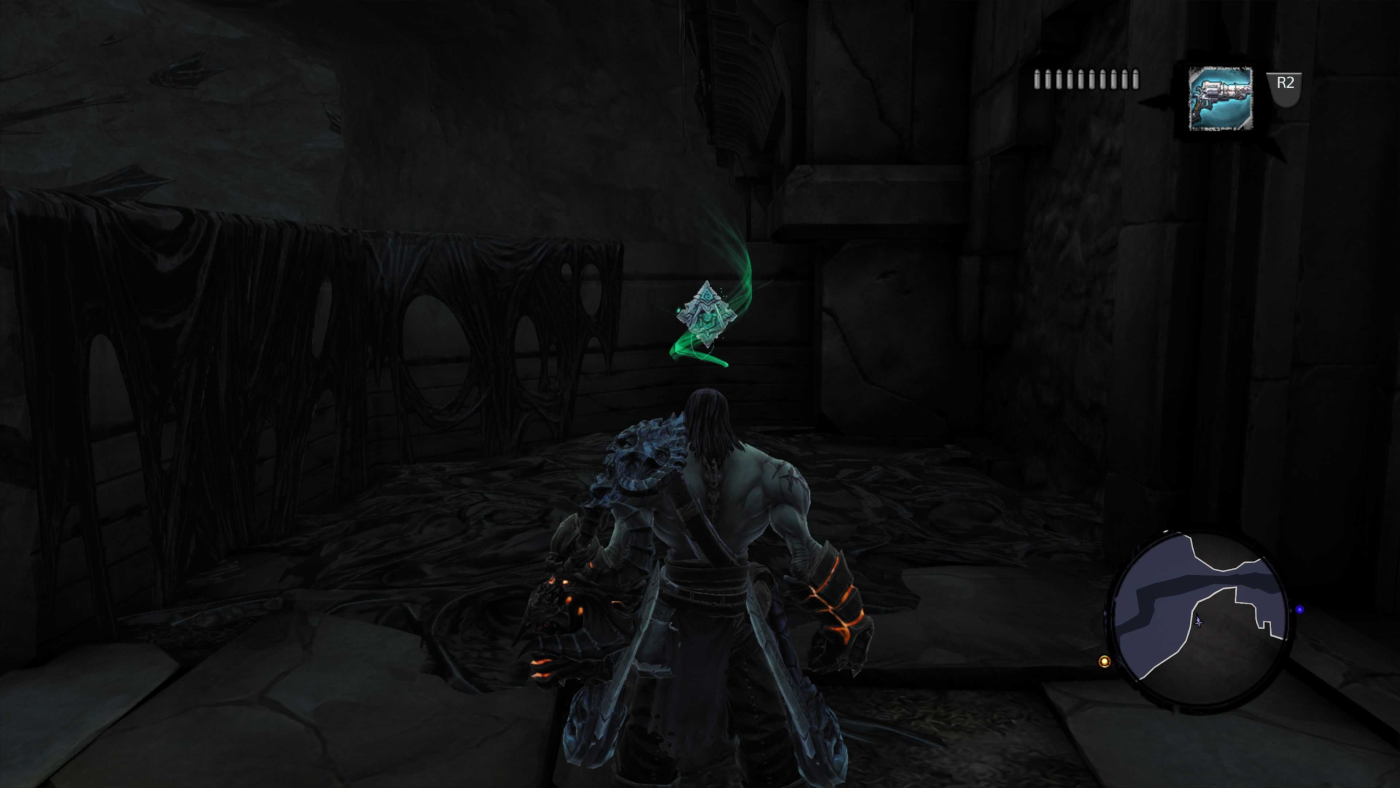Click the middle bullet of the ammo counter

click(1085, 77)
